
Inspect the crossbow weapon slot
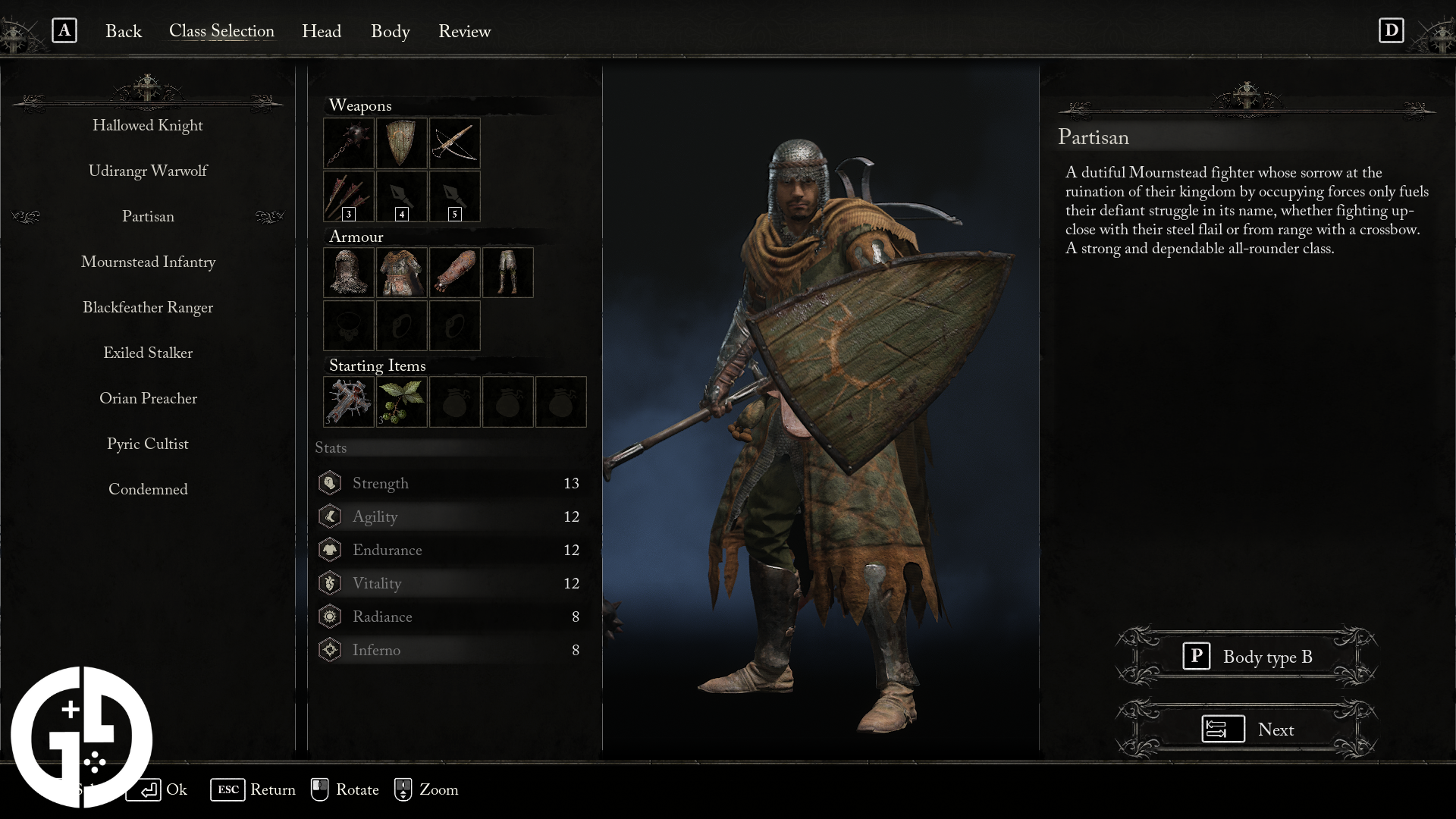[x=454, y=143]
